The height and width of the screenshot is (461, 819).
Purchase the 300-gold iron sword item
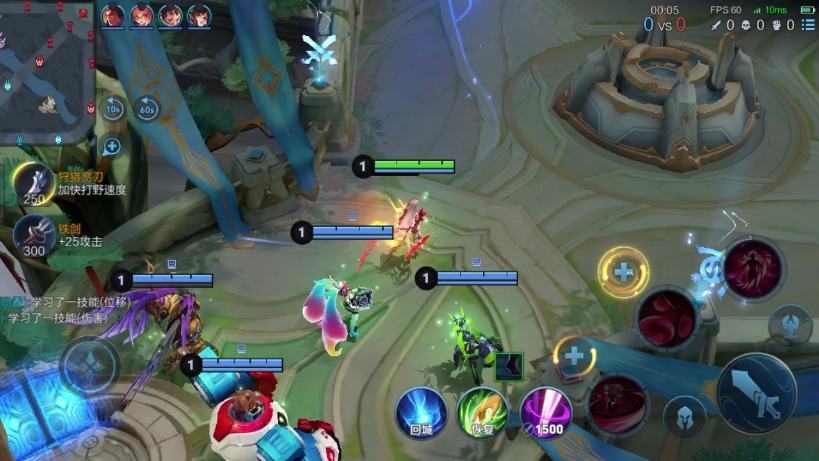(x=33, y=236)
